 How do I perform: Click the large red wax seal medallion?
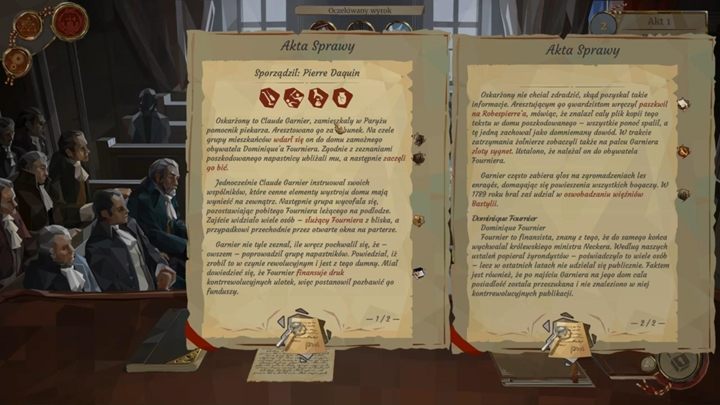(70, 20)
